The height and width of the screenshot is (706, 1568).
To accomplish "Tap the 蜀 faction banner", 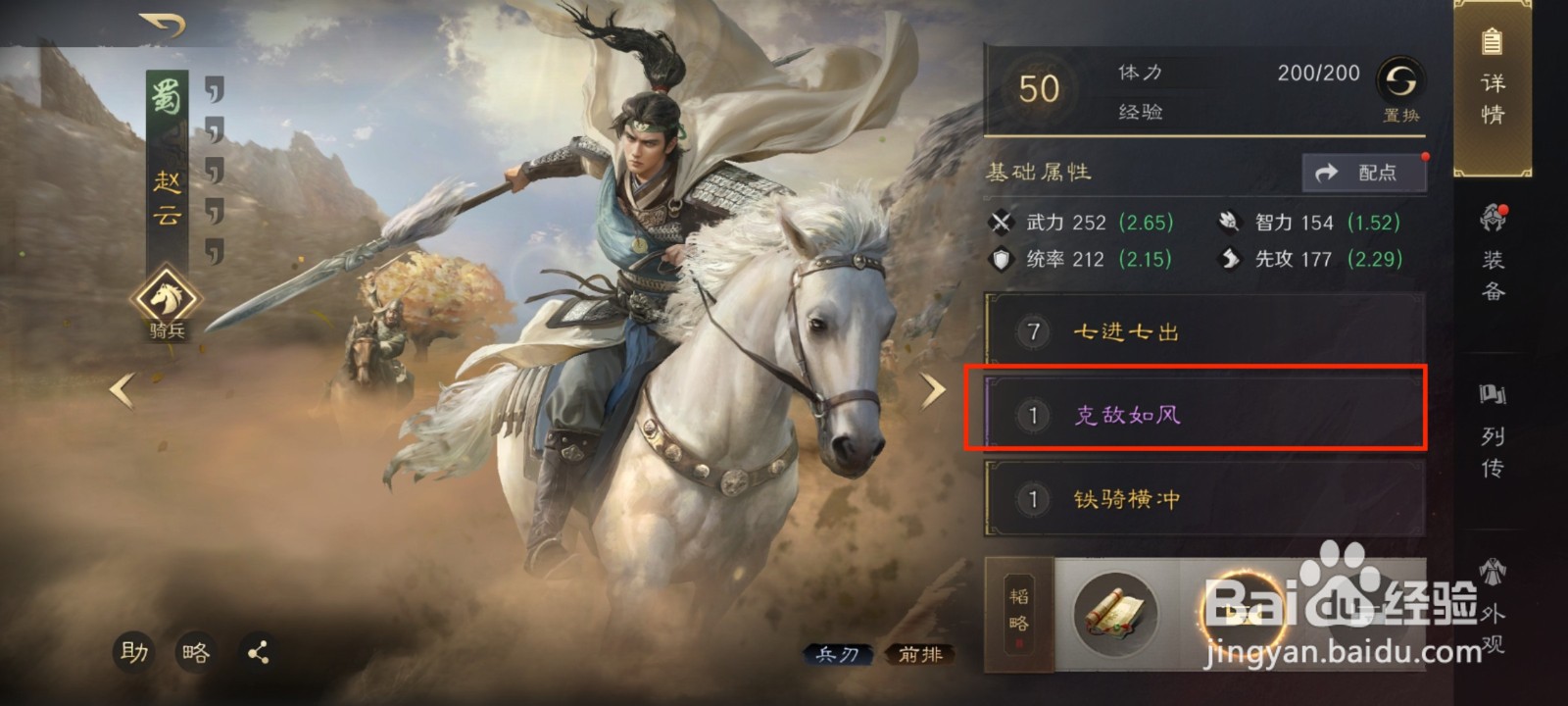I will coord(163,98).
